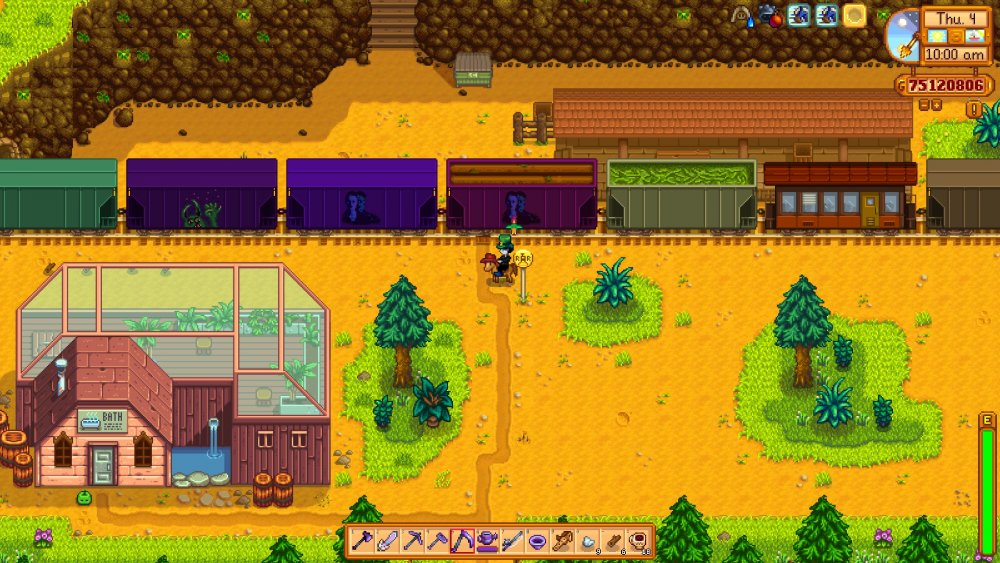Select the wood stack showing 6
The height and width of the screenshot is (563, 1000).
613,541
